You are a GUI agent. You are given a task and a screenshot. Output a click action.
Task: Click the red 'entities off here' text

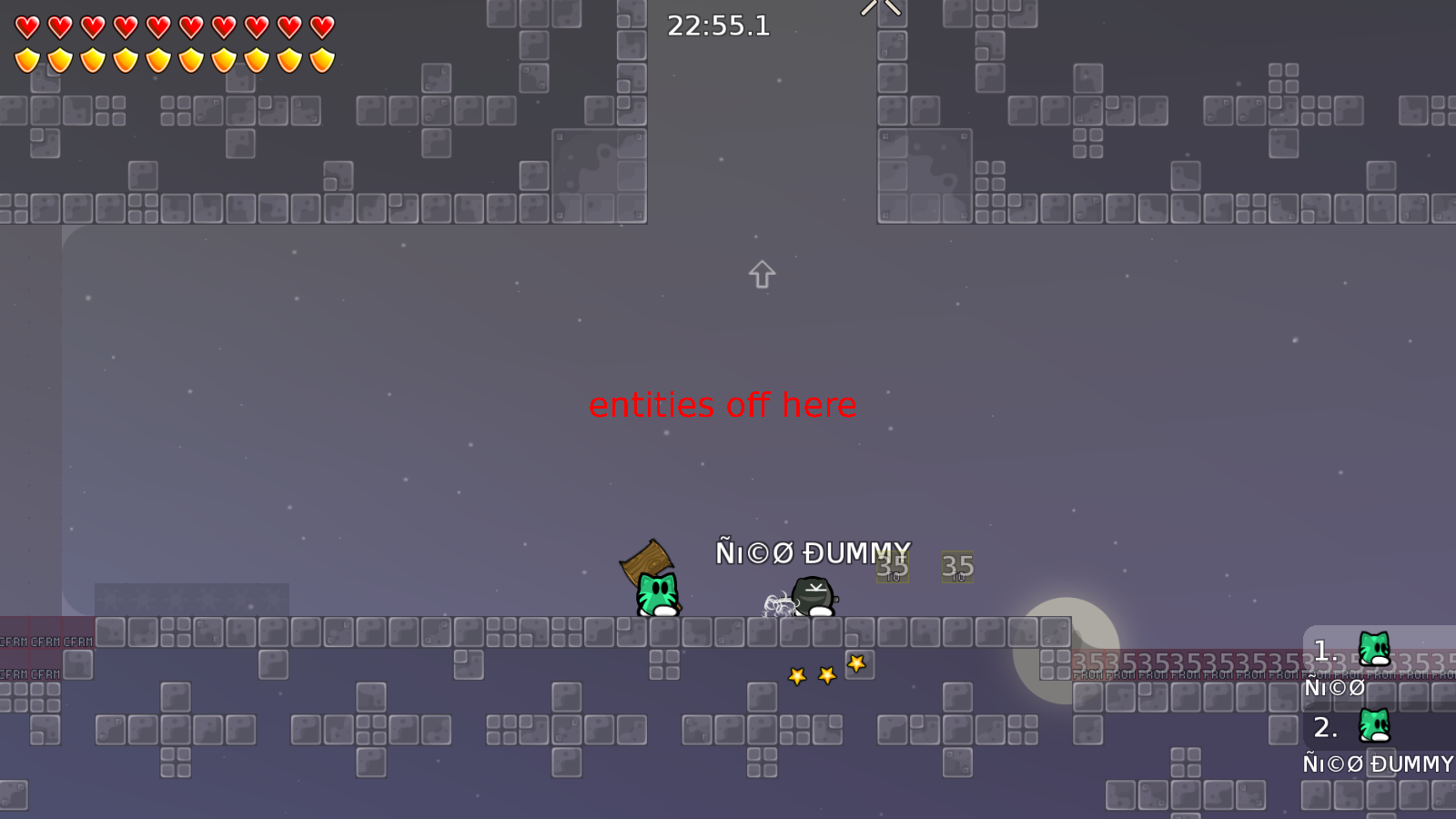723,405
